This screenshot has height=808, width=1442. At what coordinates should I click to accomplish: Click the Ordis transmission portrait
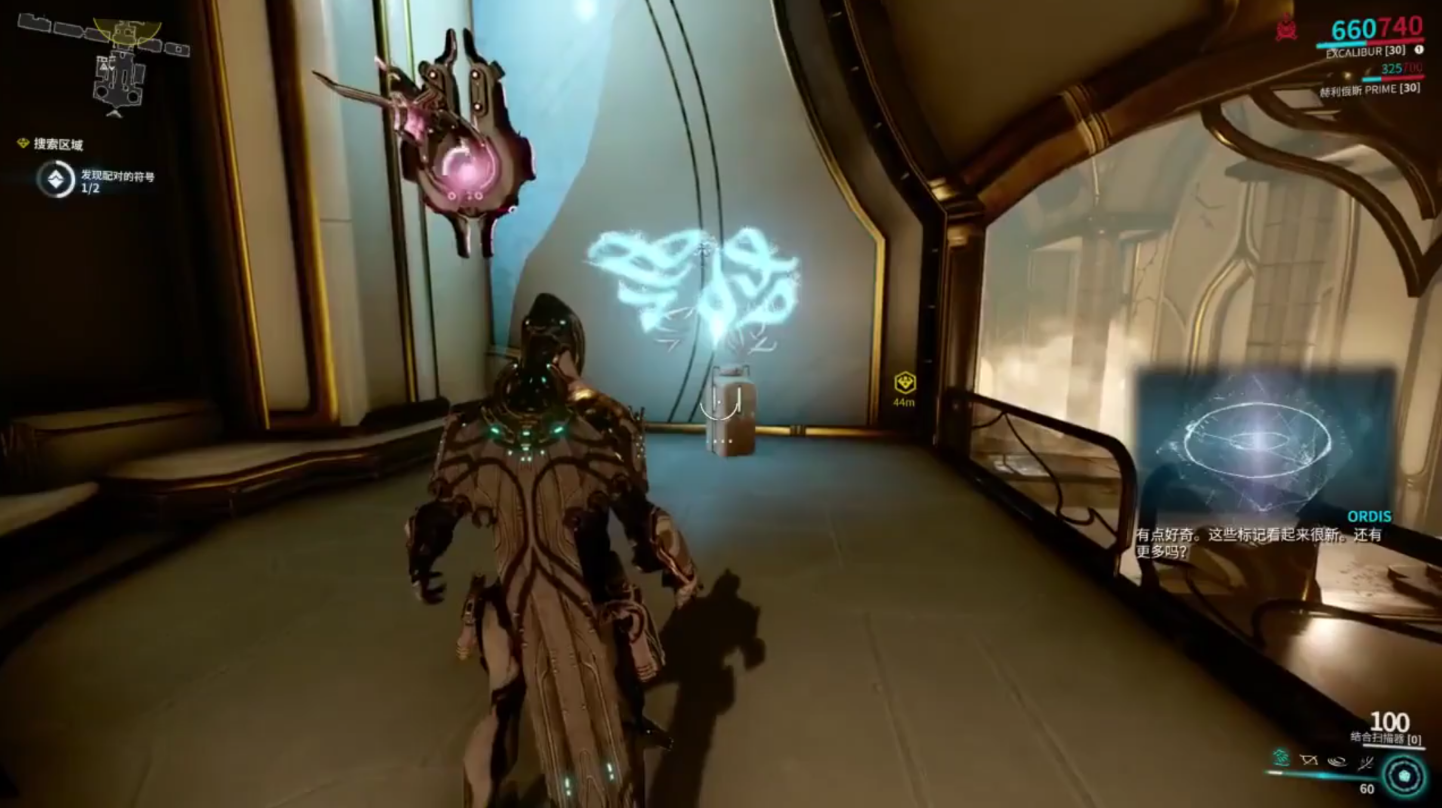click(x=1264, y=440)
